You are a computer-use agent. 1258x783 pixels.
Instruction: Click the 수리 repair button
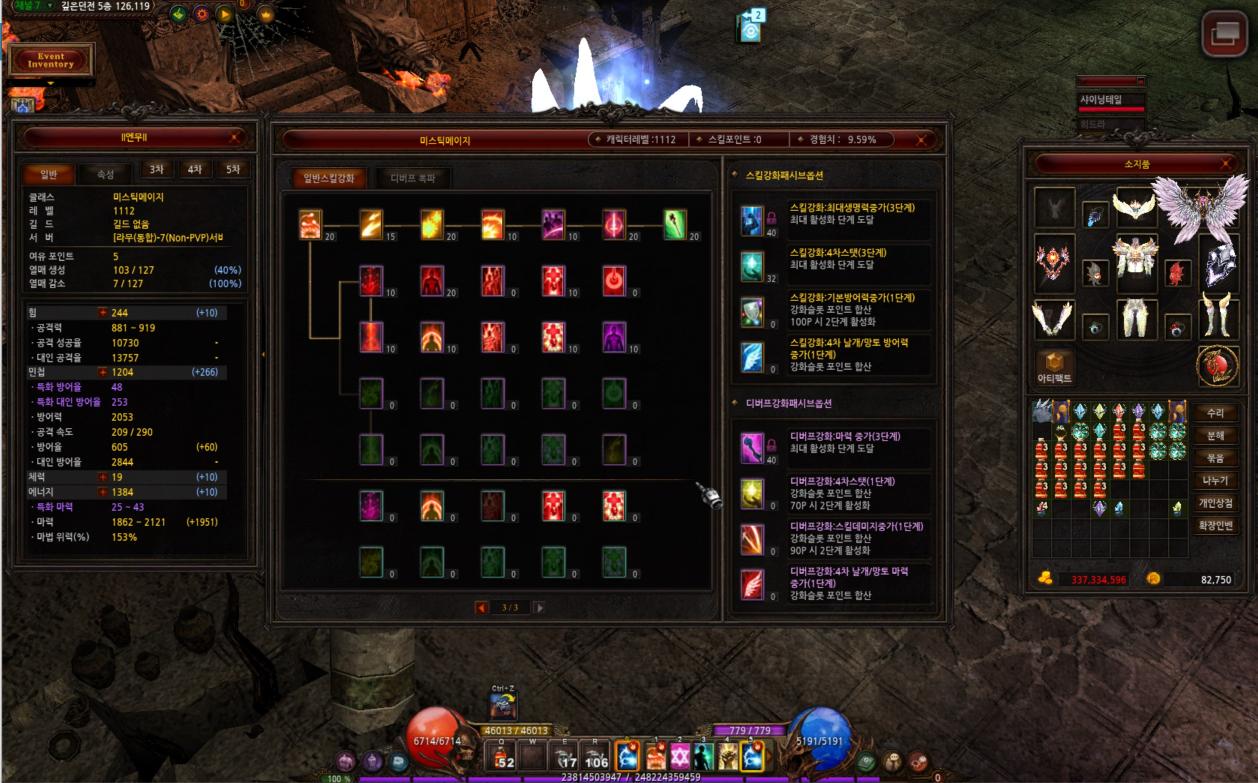1215,413
